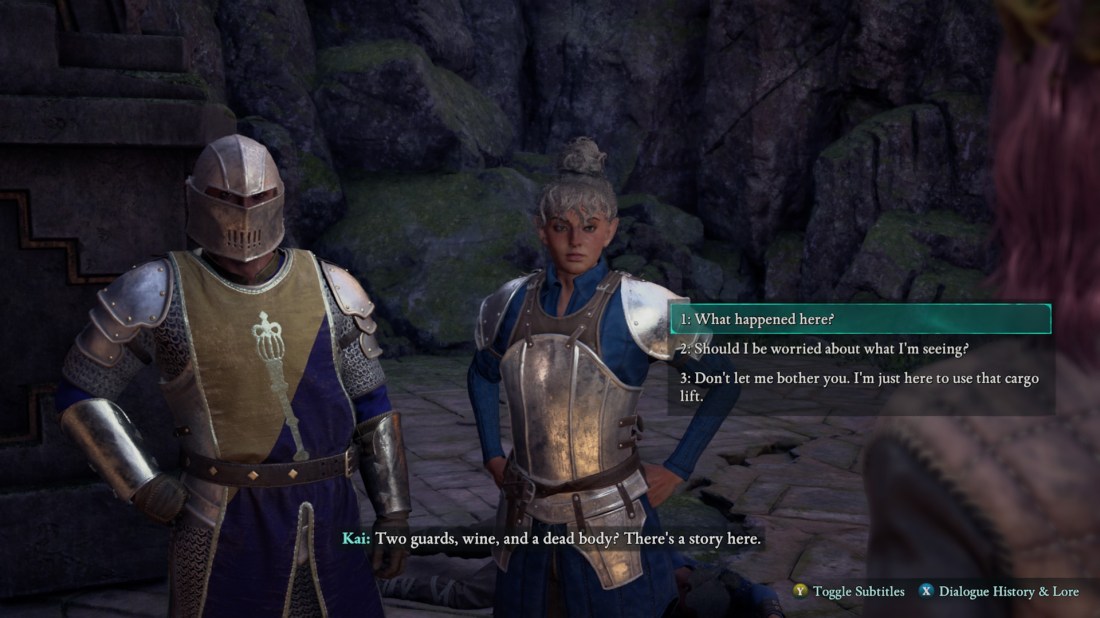Viewport: 1100px width, 618px height.
Task: Choose the reply "What happened here?"
Action: (x=860, y=319)
